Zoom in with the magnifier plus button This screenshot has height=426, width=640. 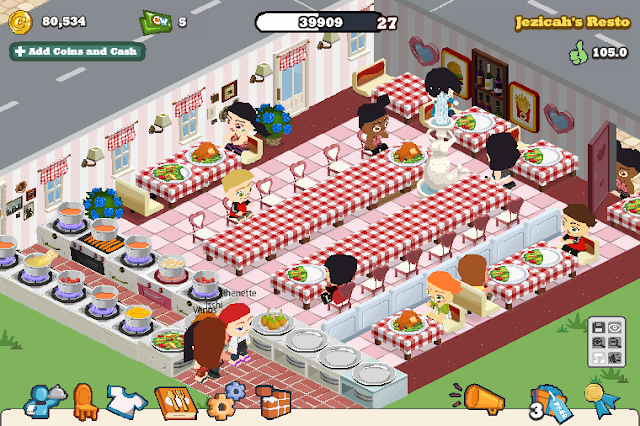pyautogui.click(x=597, y=343)
